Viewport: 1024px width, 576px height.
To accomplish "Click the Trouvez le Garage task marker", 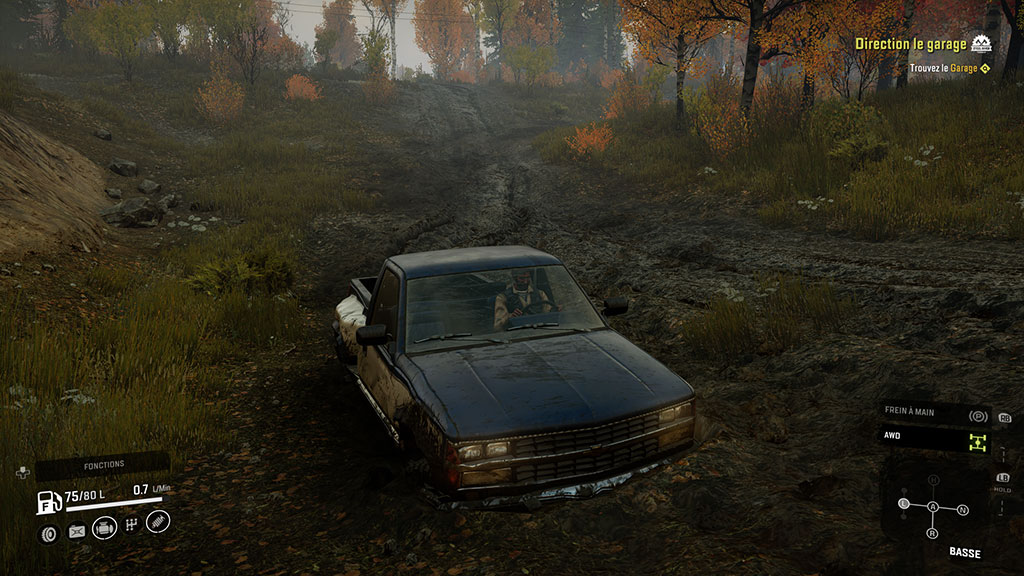I will click(x=985, y=68).
